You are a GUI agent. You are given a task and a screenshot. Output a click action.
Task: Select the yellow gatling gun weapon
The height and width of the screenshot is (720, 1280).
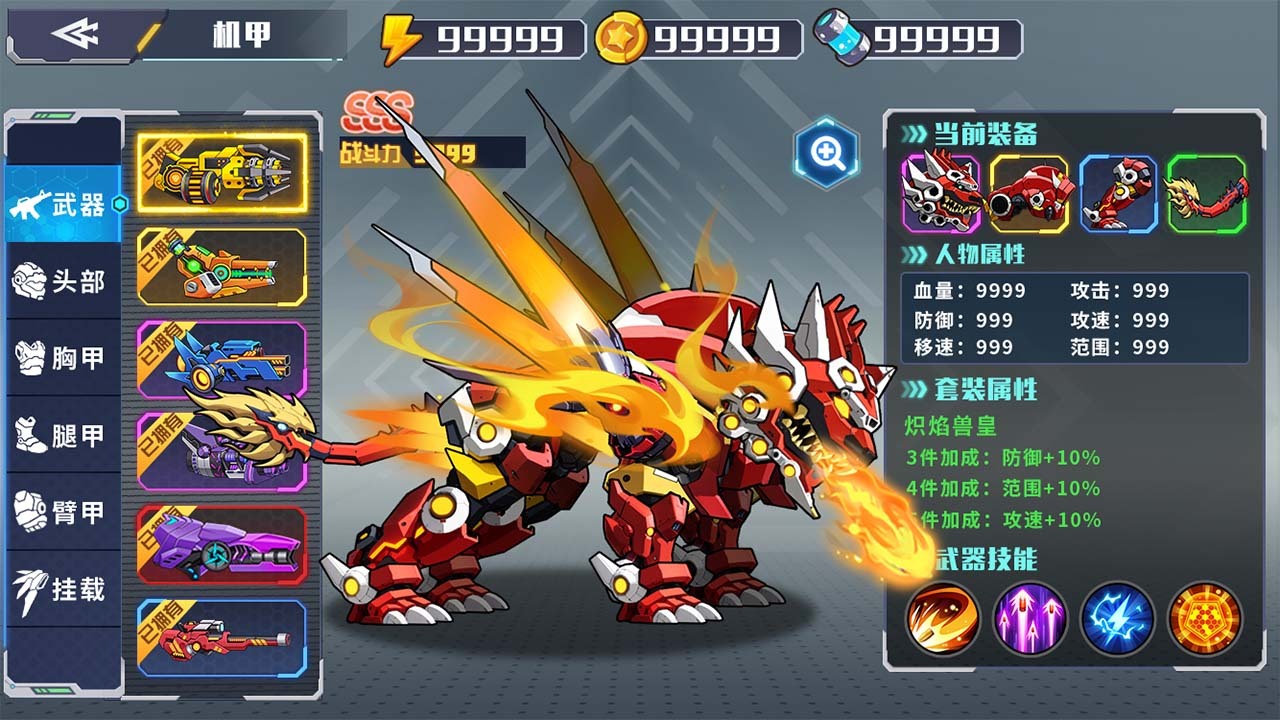(222, 173)
